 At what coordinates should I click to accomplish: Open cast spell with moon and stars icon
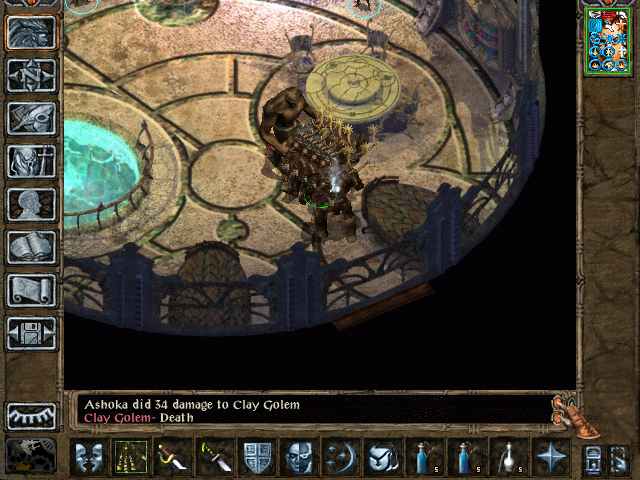pos(341,457)
